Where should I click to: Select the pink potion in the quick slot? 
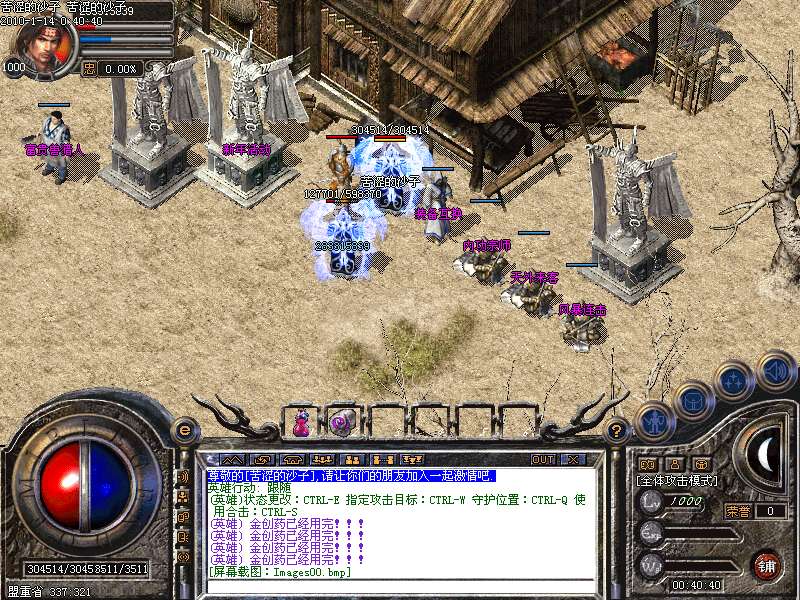tap(301, 423)
